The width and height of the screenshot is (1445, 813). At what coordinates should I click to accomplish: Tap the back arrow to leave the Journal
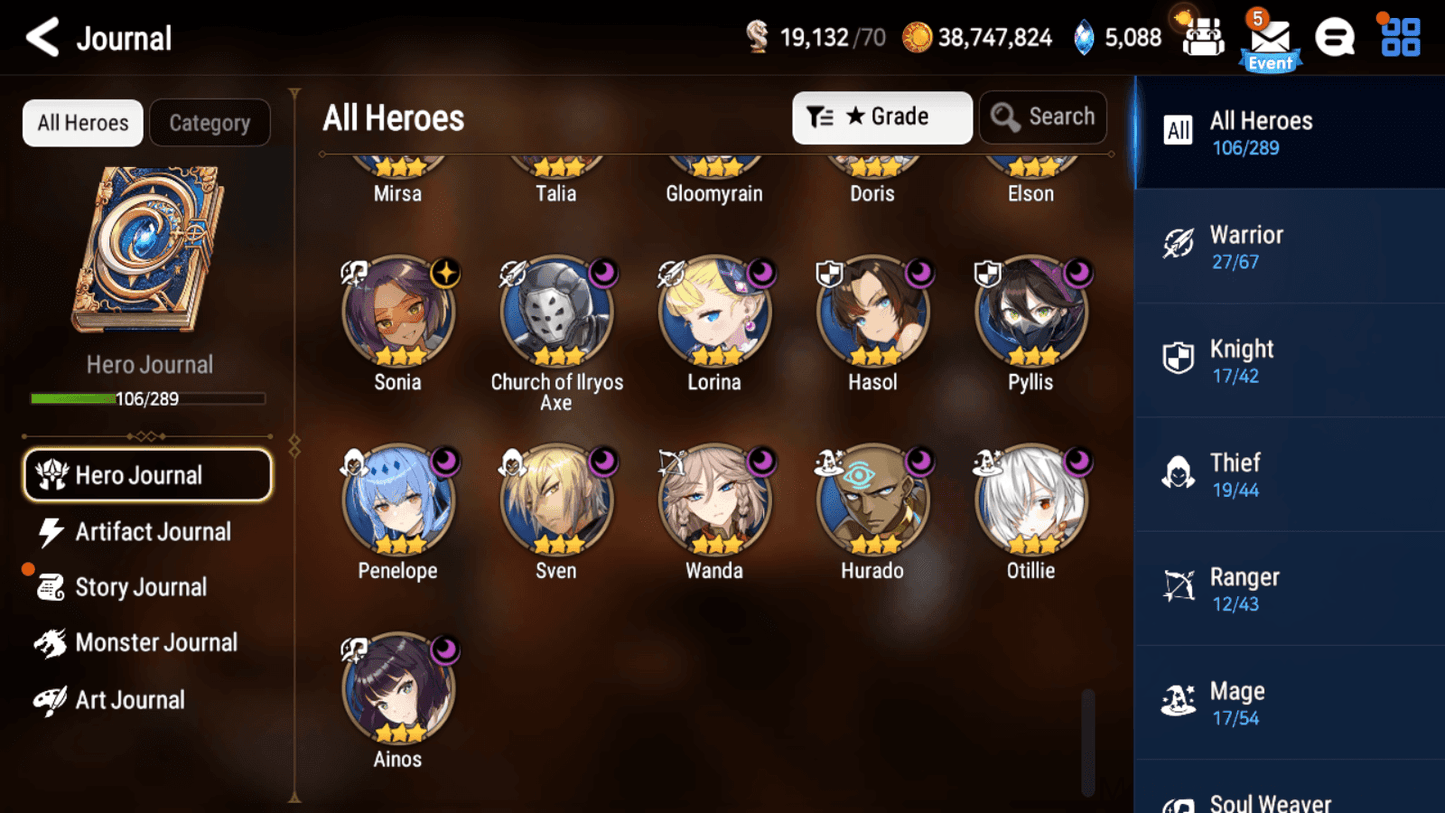(x=42, y=37)
